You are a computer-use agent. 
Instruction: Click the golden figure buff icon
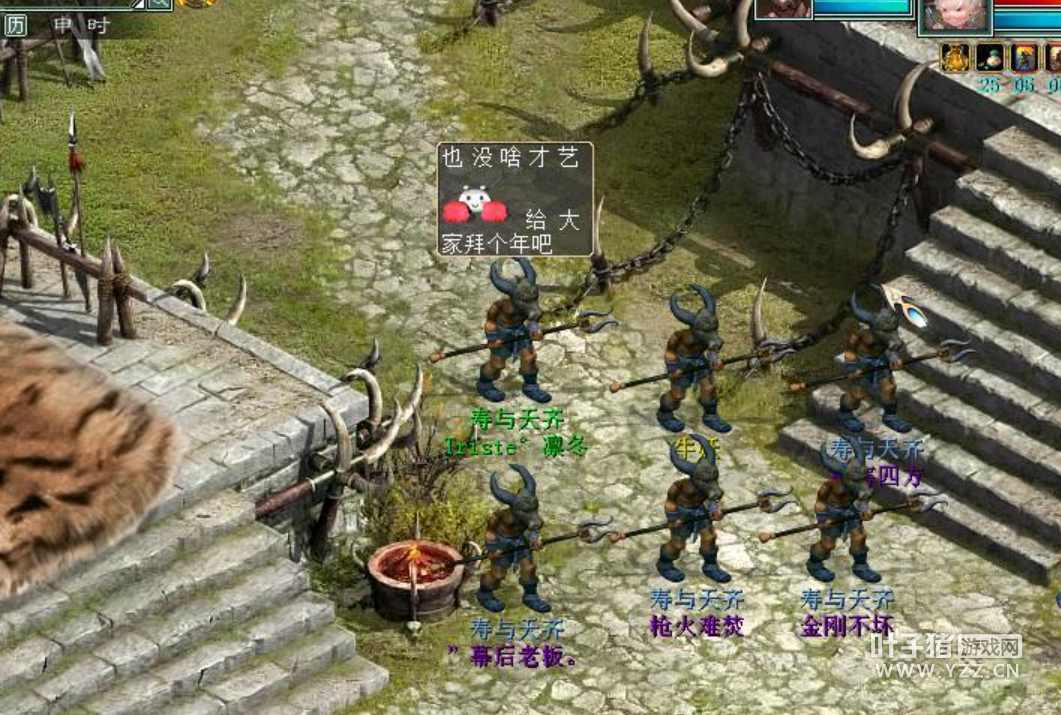(x=954, y=58)
